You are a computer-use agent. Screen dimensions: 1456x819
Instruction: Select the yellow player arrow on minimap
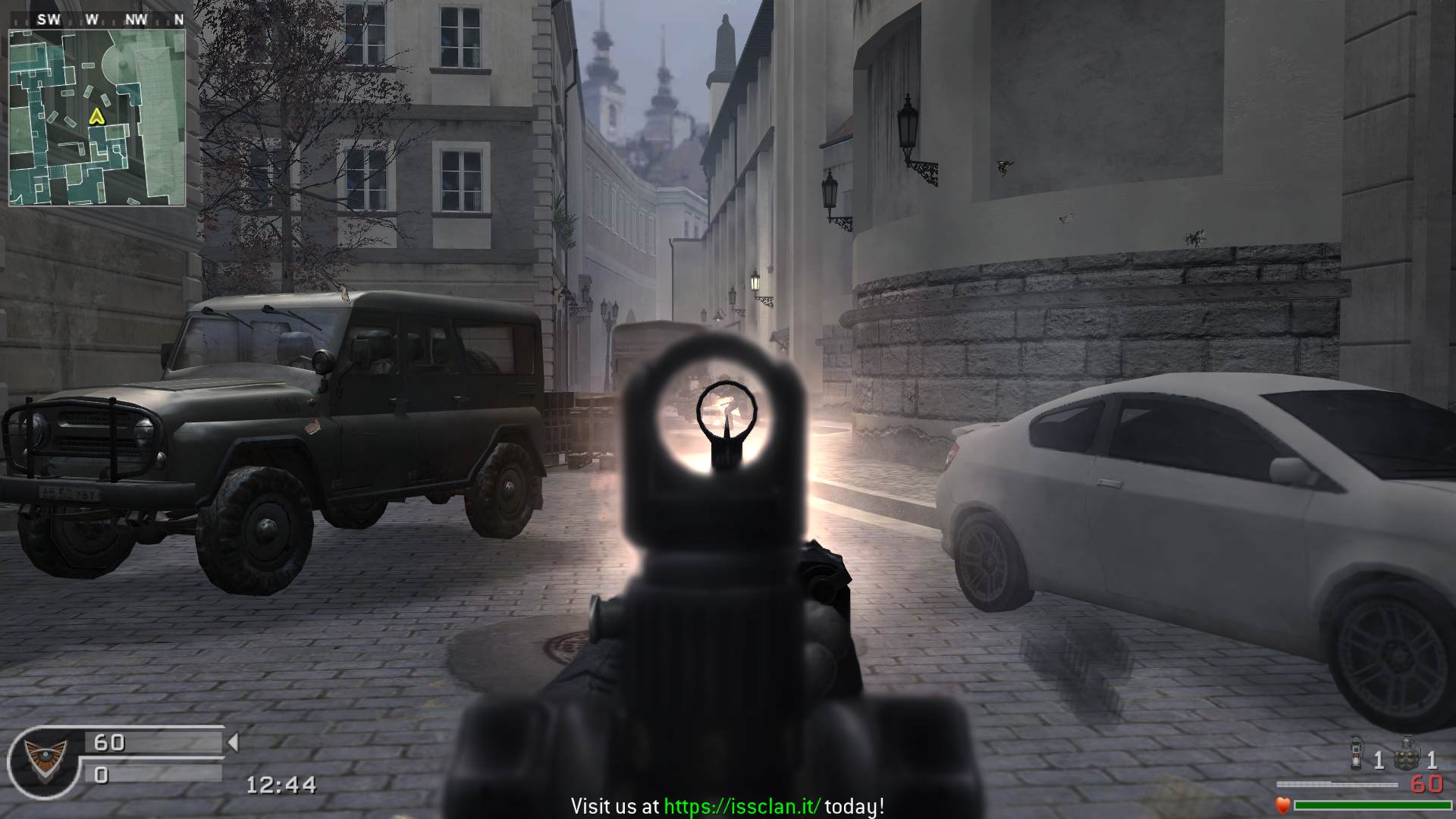coord(96,116)
